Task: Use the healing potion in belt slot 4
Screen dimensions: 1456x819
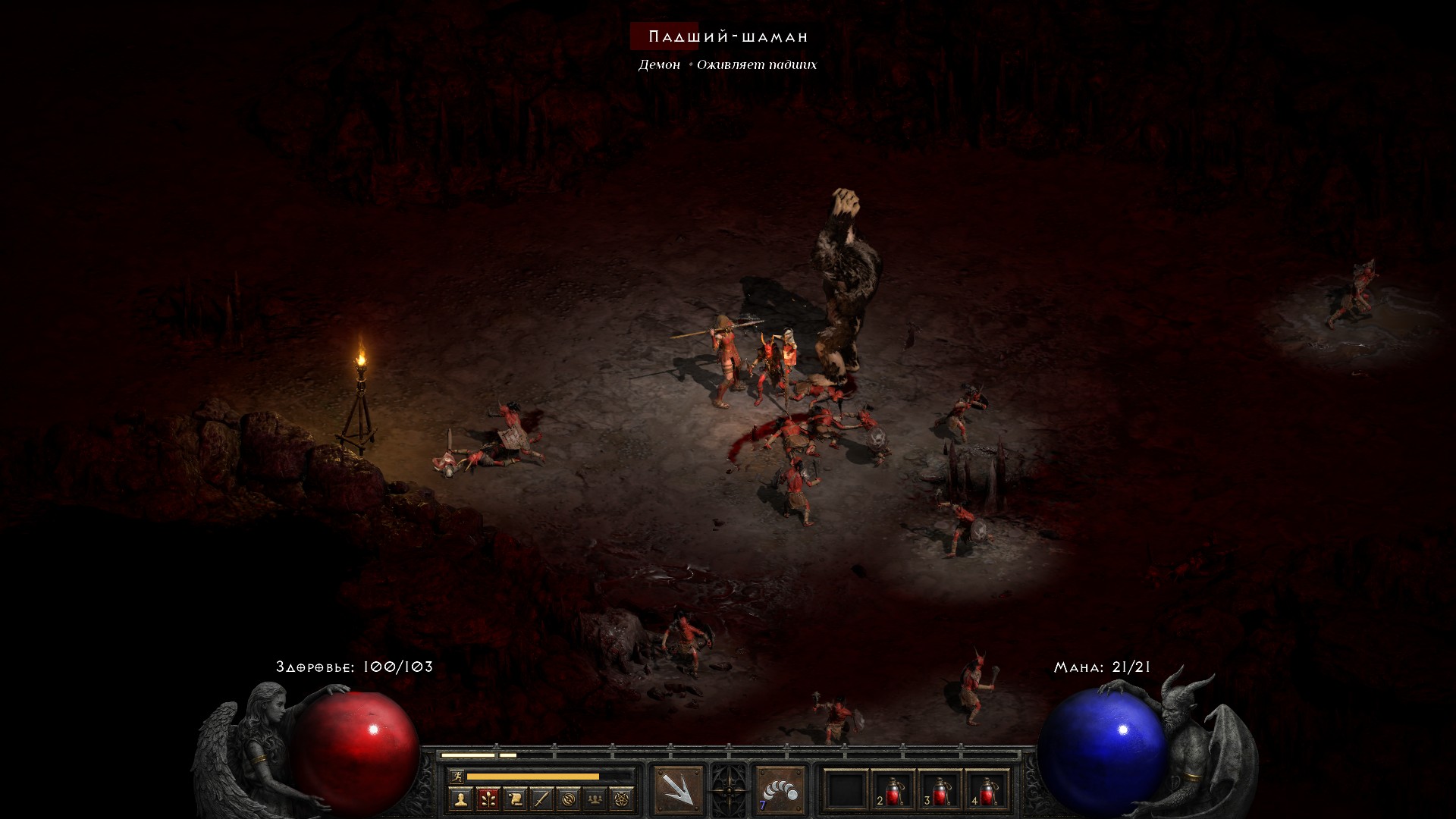Action: pos(987,790)
